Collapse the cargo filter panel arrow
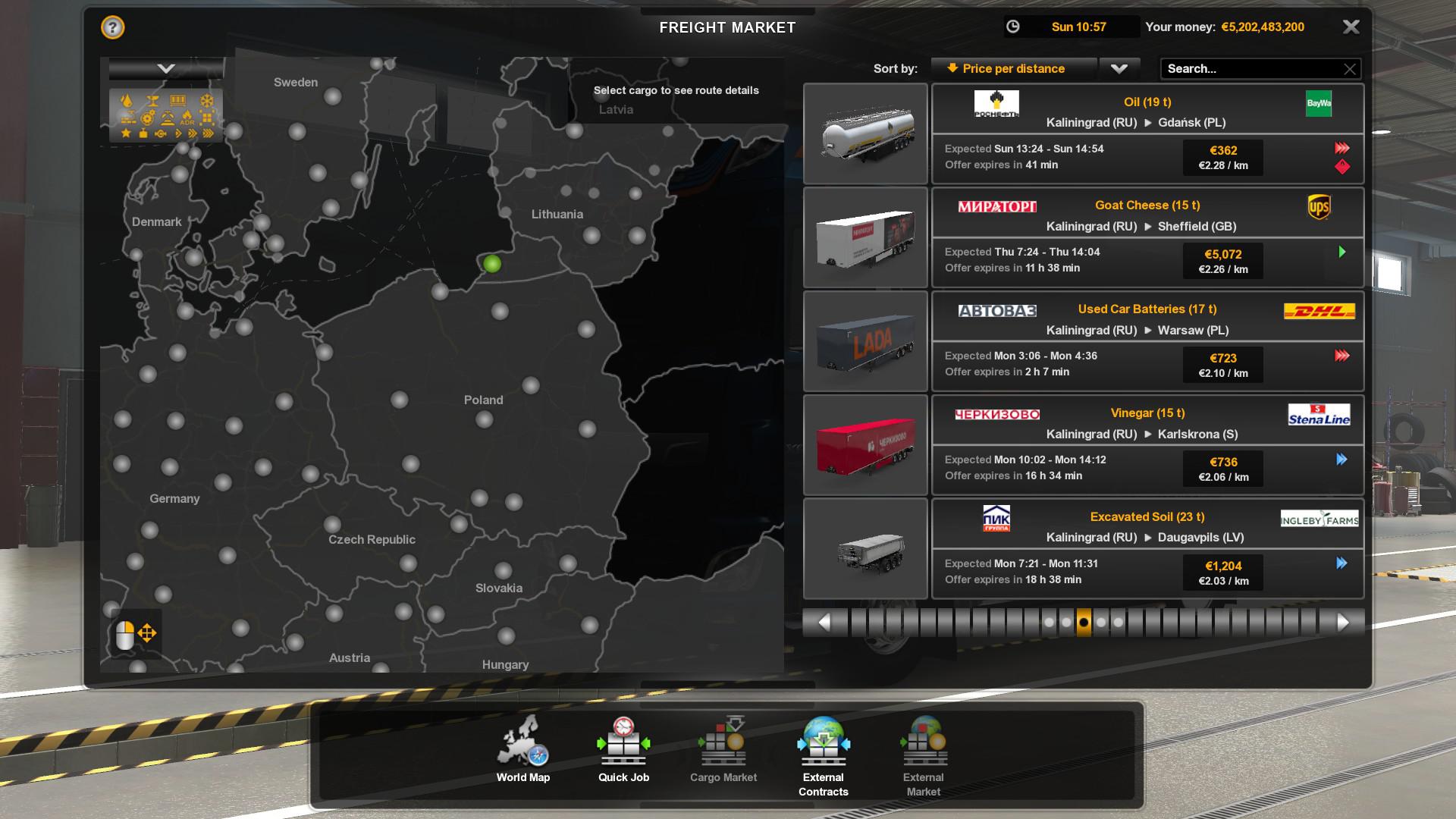 click(x=165, y=69)
